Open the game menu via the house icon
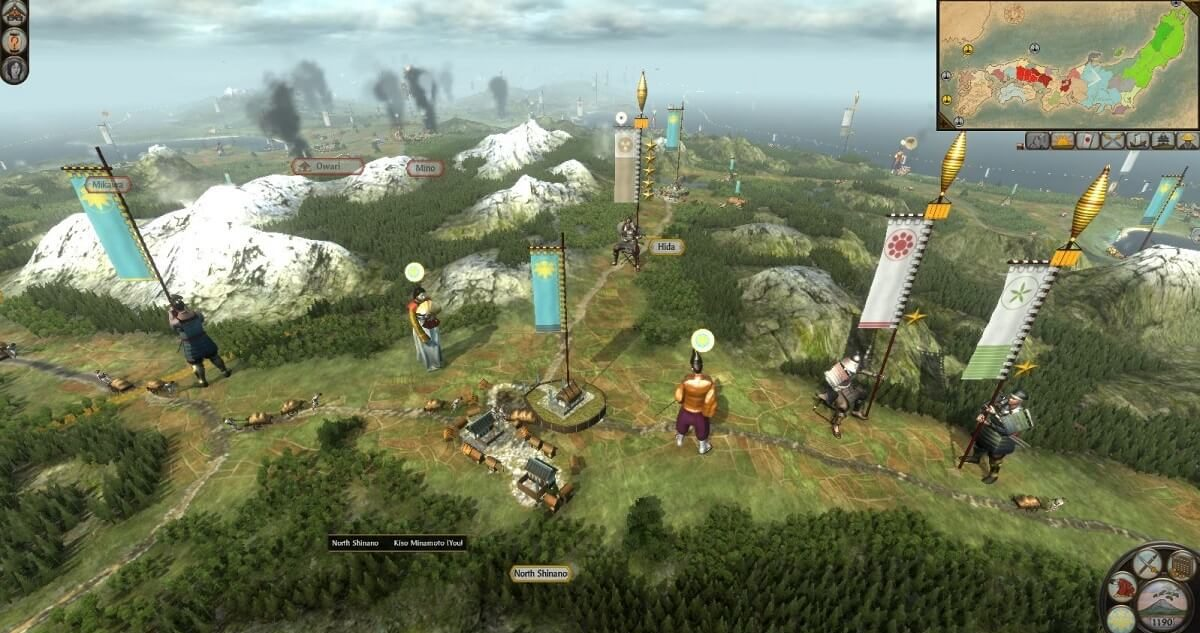The width and height of the screenshot is (1200, 633). (x=14, y=16)
